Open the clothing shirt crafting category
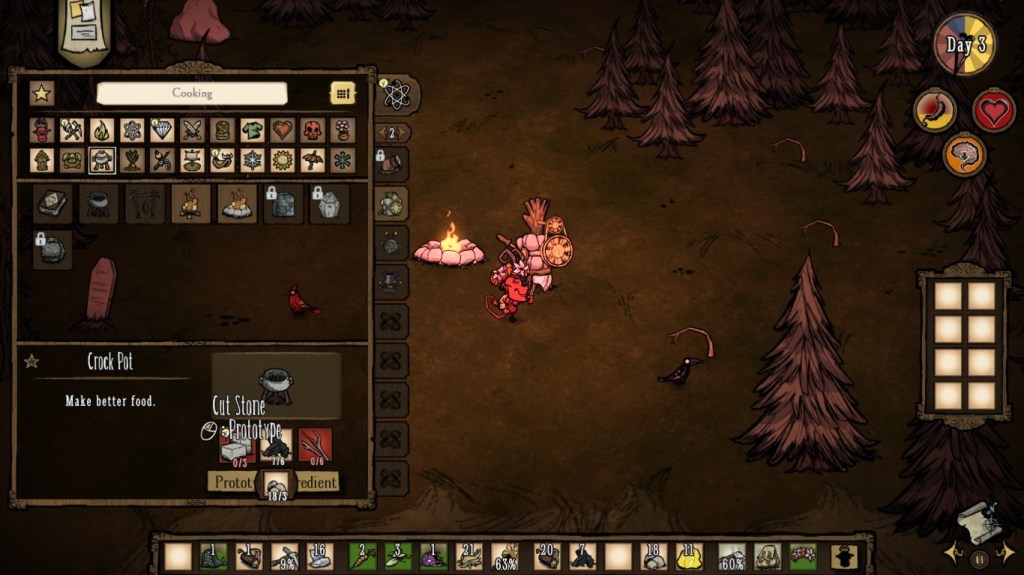This screenshot has height=575, width=1024. pyautogui.click(x=253, y=130)
